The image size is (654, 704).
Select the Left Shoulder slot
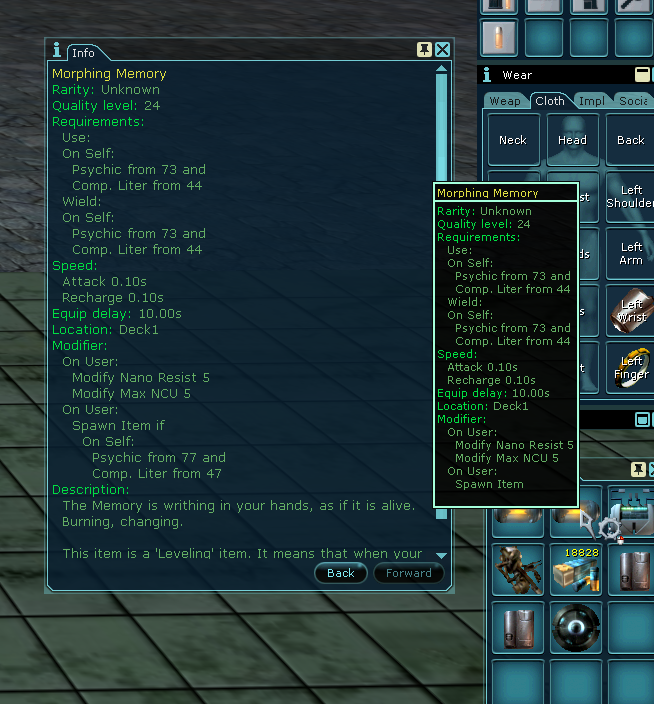point(630,197)
